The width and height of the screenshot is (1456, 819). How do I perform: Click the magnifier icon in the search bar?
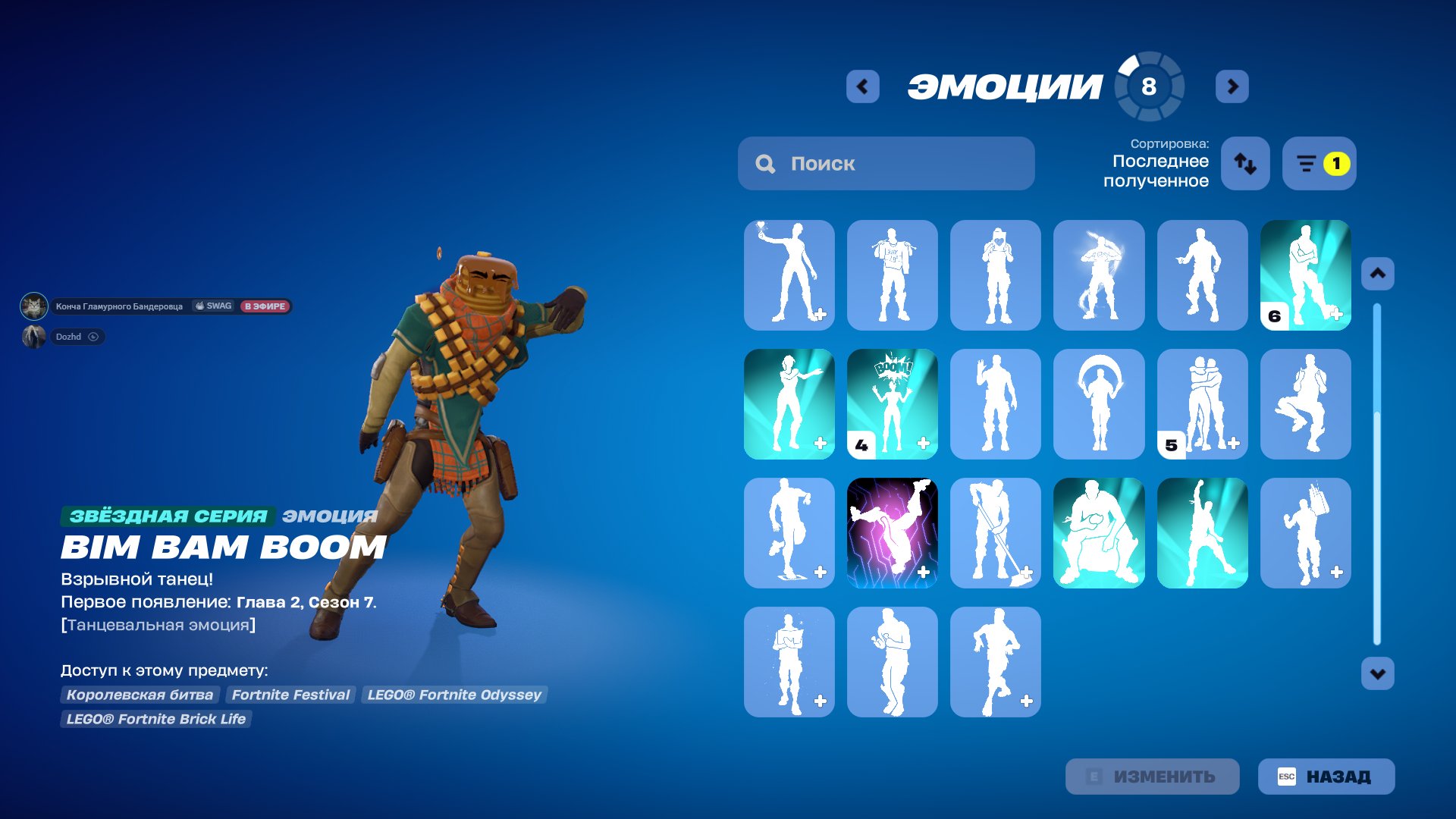pos(765,163)
